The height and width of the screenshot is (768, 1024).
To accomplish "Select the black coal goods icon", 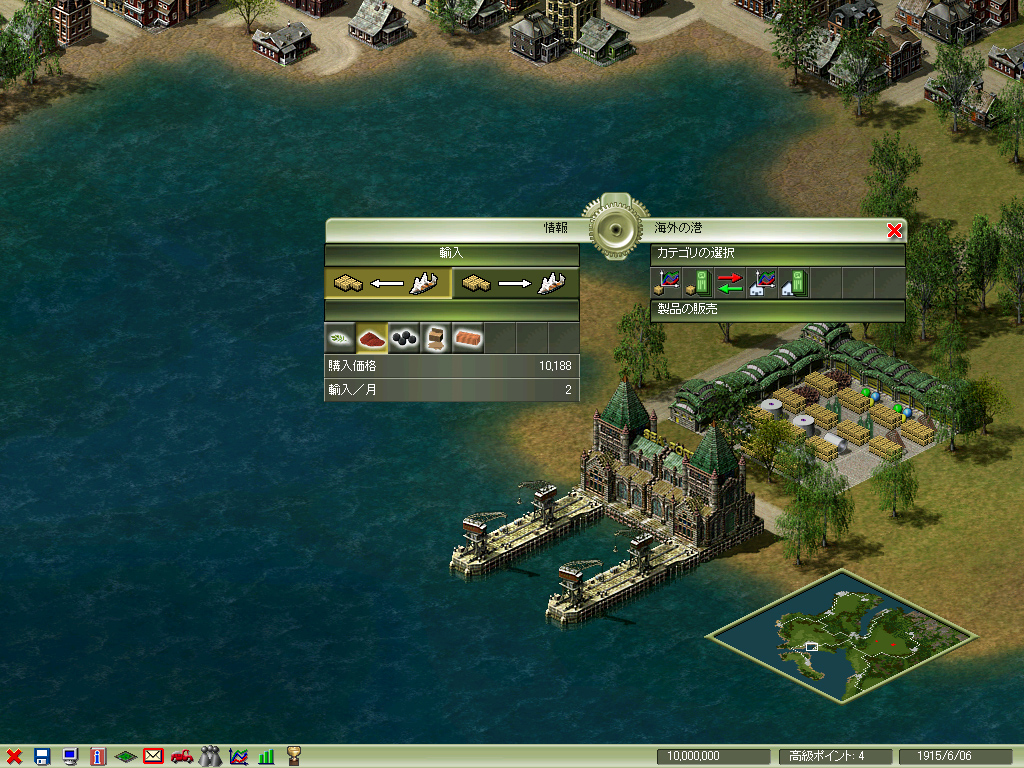I will point(404,338).
